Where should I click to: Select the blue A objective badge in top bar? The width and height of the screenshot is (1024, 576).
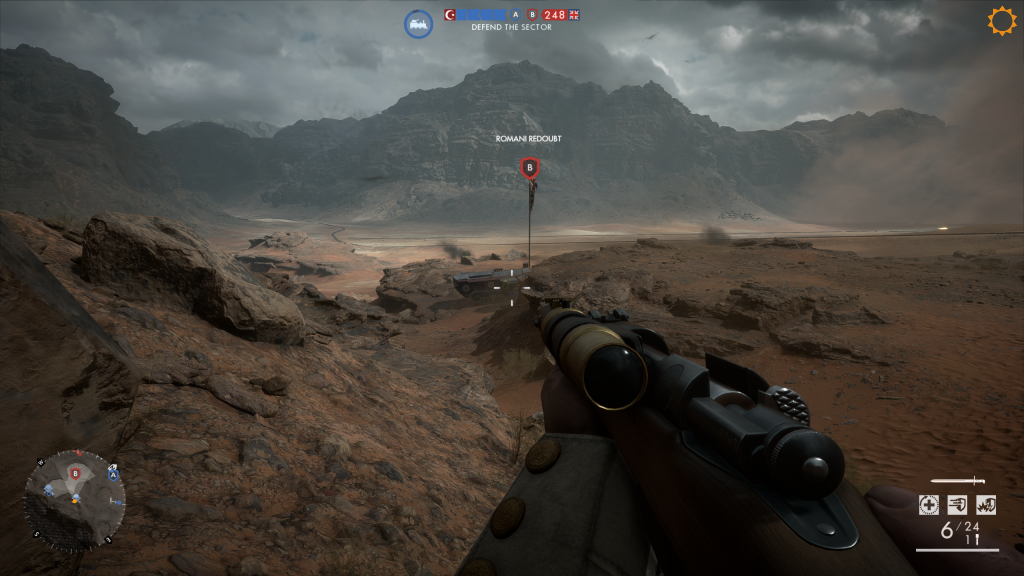[x=515, y=15]
